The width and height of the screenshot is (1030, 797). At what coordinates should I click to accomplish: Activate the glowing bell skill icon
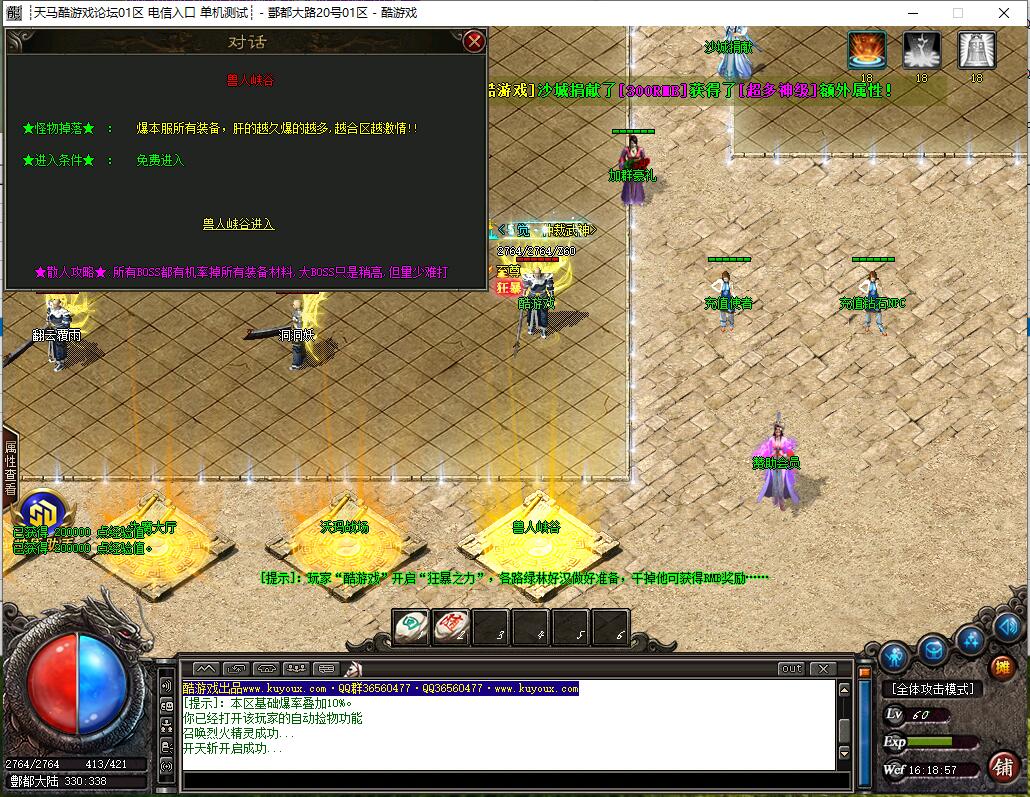(976, 50)
